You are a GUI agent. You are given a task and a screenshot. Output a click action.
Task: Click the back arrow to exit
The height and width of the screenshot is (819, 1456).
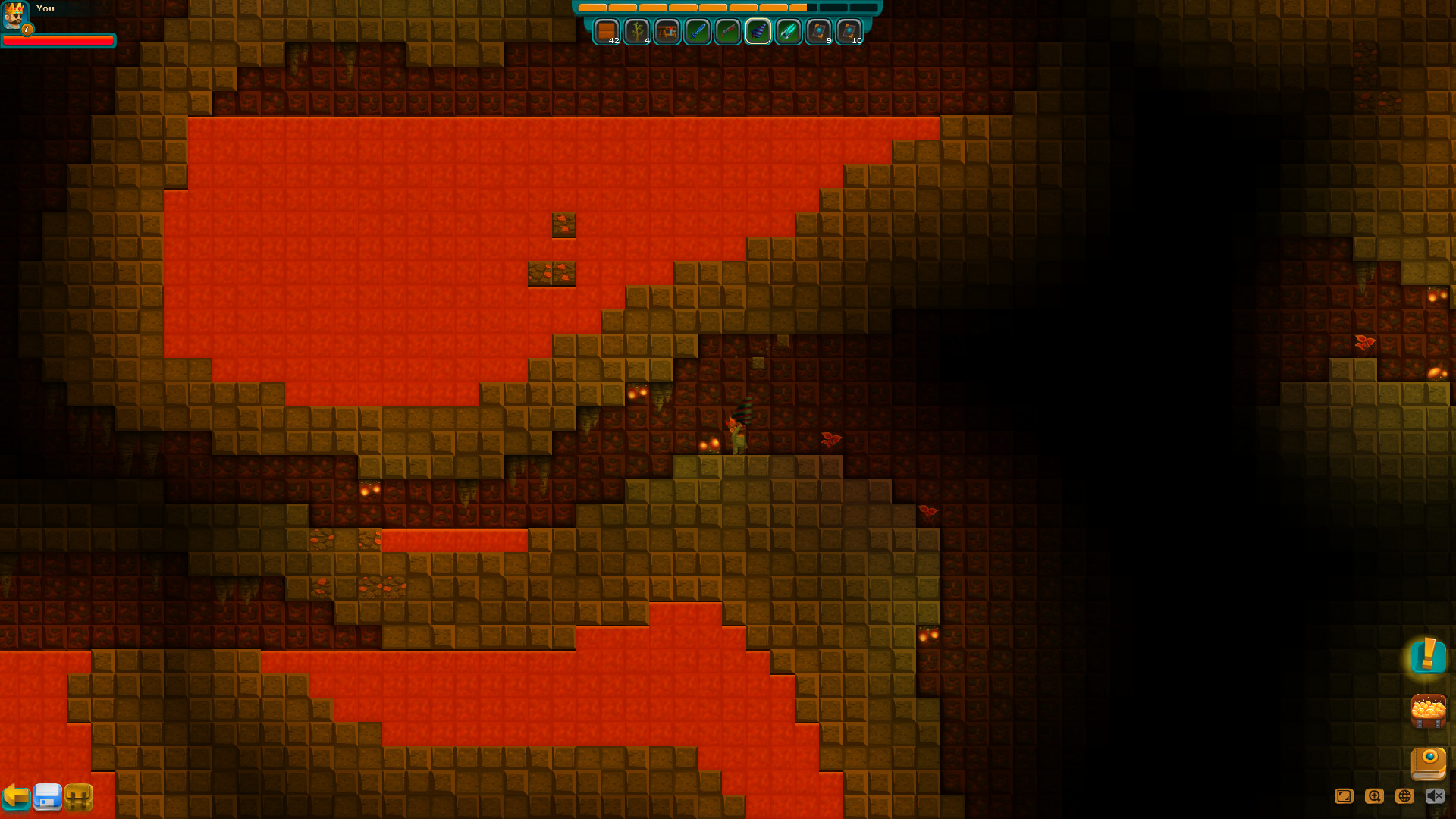(x=18, y=797)
